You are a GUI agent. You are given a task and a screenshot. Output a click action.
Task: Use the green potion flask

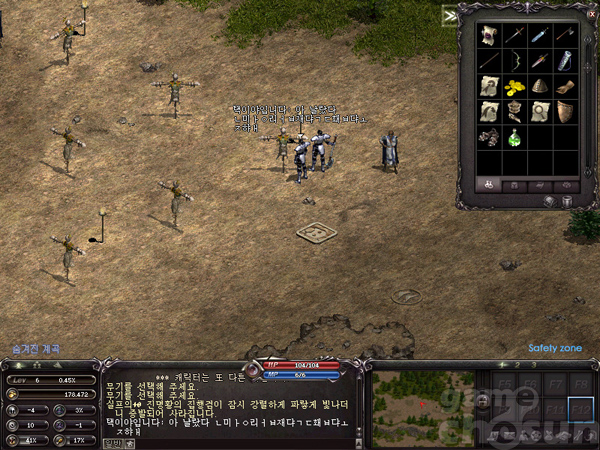pyautogui.click(x=515, y=137)
